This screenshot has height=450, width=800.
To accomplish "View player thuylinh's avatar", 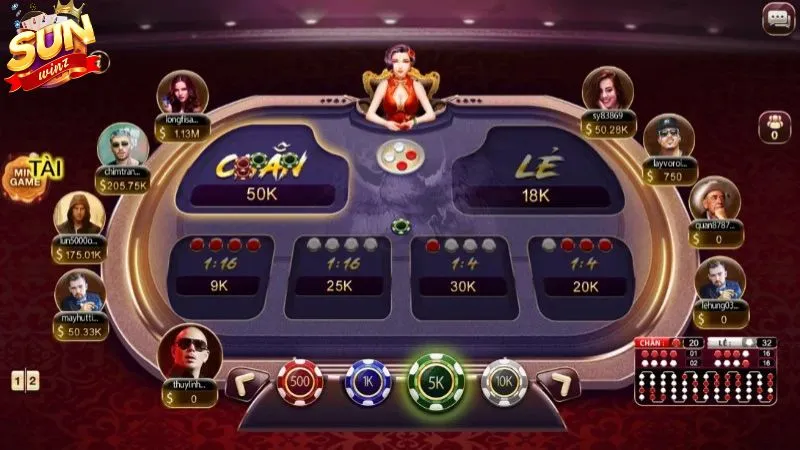I will (x=190, y=351).
